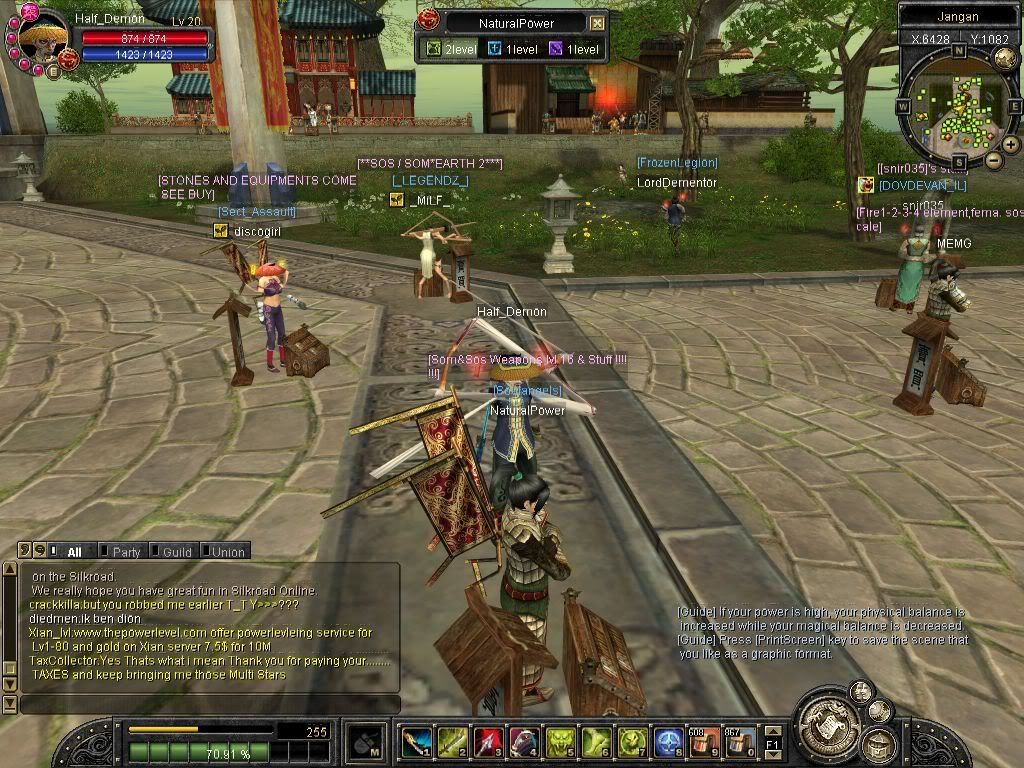Viewport: 1024px width, 768px height.
Task: Use the red spear skill in slot 3
Action: (488, 742)
